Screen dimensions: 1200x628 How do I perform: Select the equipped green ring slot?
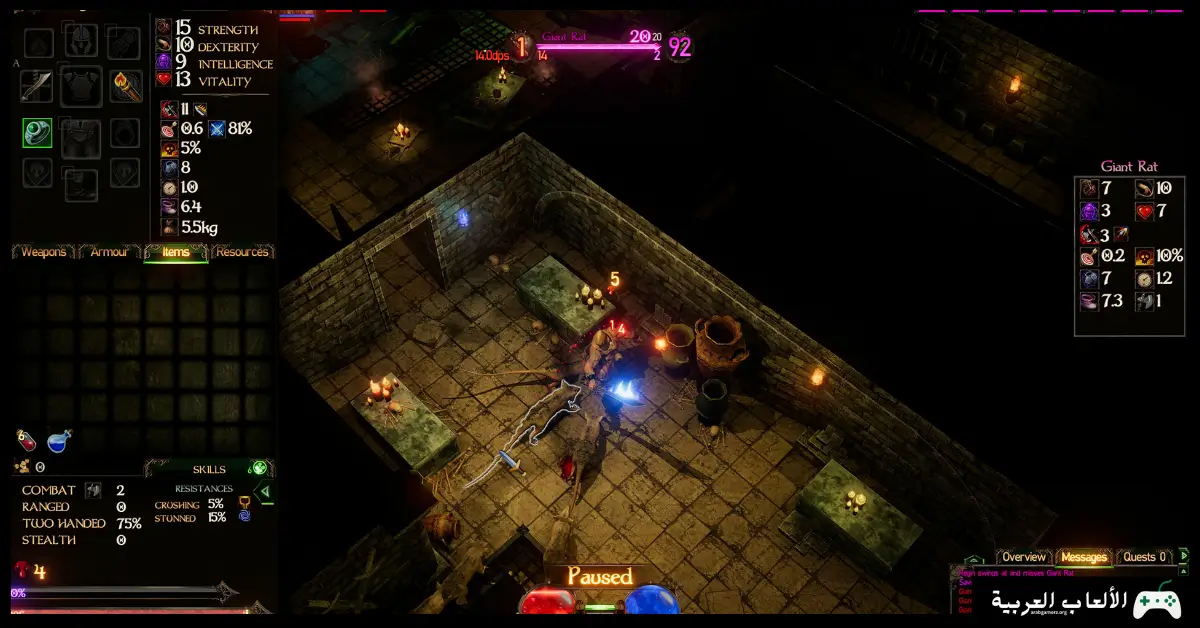[38, 132]
